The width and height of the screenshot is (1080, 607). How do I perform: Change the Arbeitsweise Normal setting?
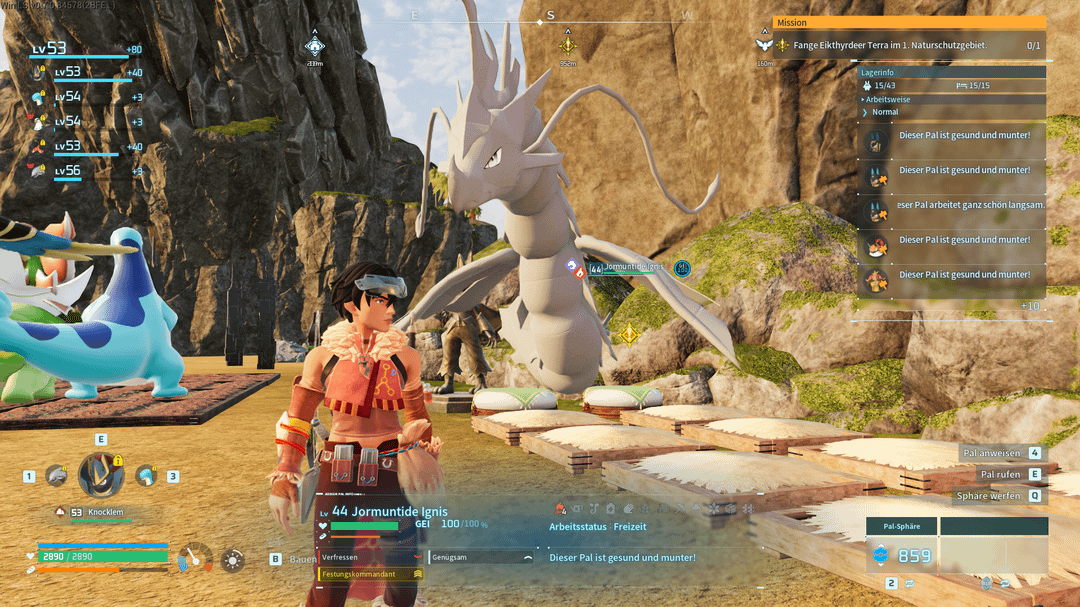pyautogui.click(x=885, y=112)
